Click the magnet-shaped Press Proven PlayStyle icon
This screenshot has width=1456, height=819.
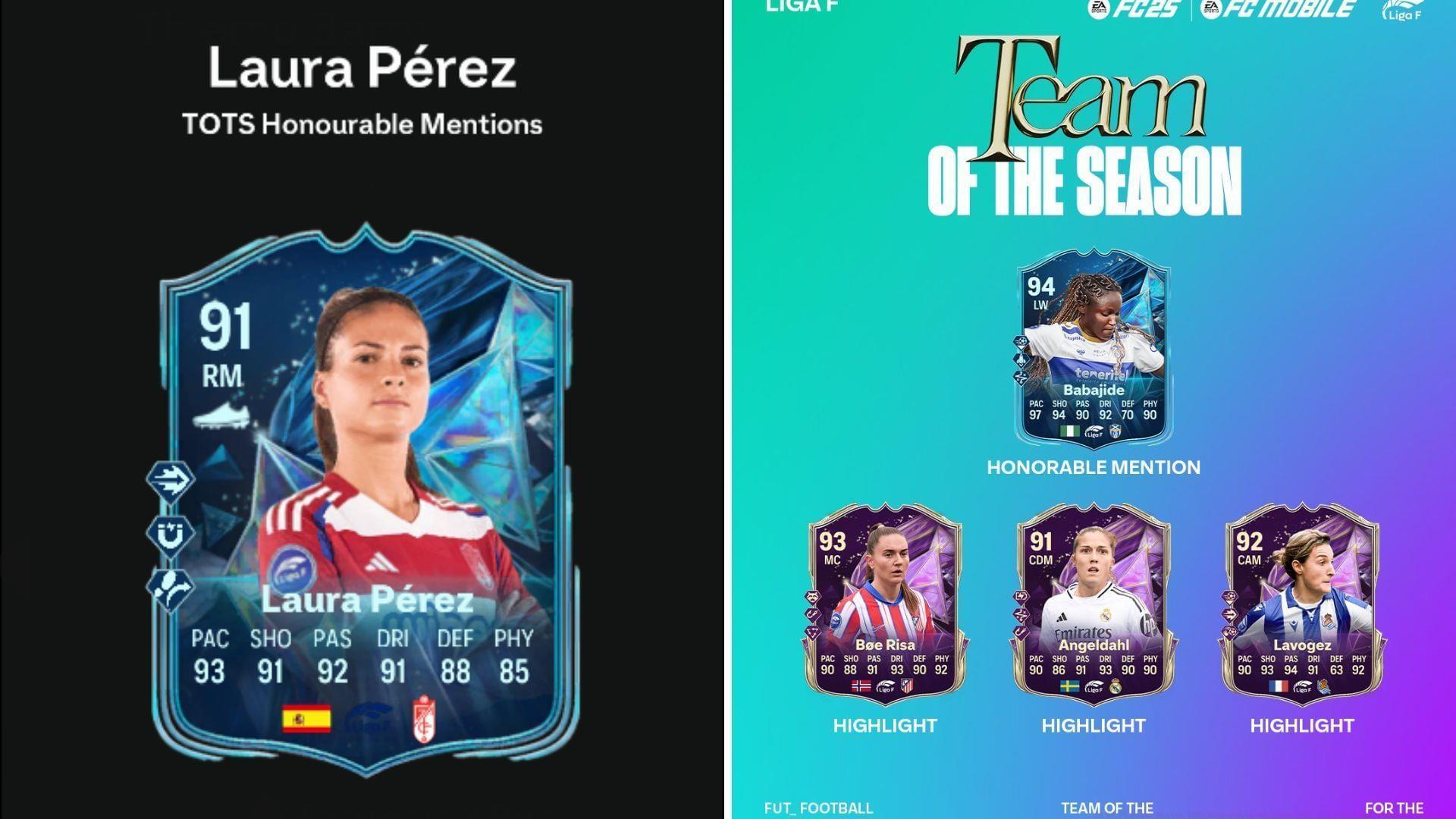[171, 533]
